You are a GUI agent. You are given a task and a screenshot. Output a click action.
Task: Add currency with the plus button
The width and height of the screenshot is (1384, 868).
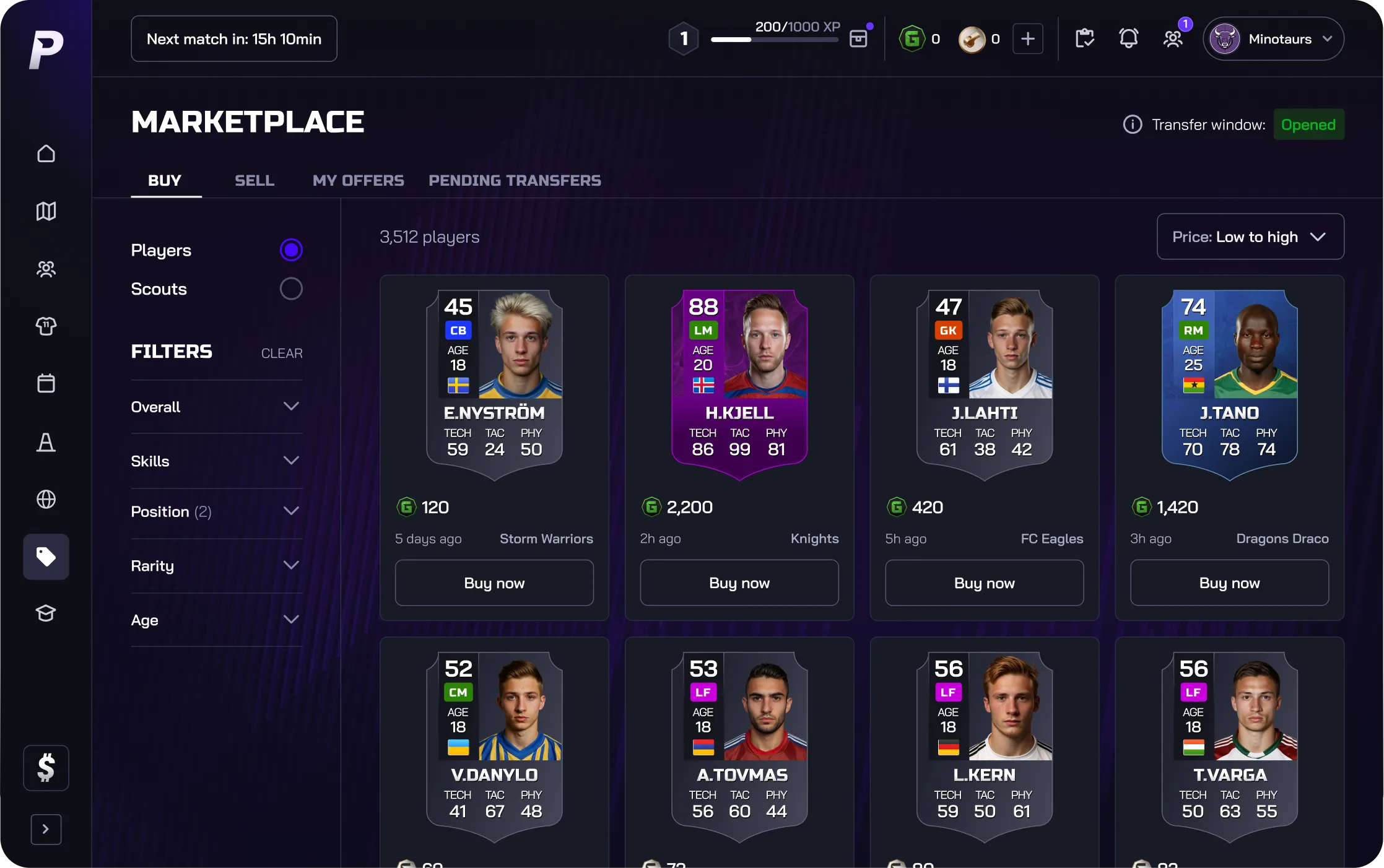(x=1027, y=39)
